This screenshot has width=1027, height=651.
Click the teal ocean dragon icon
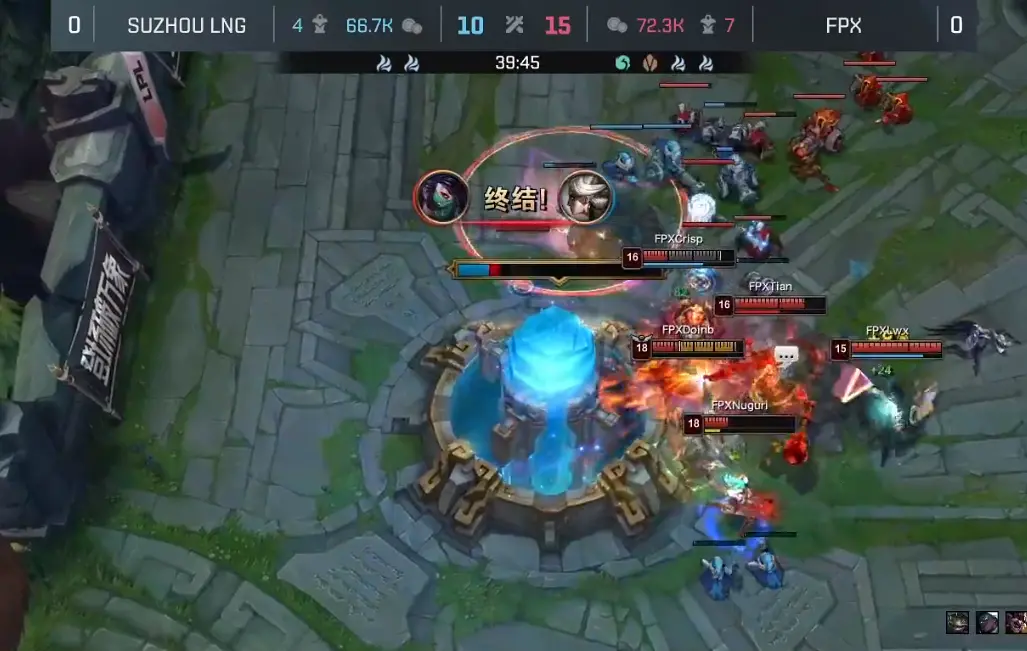[x=623, y=63]
